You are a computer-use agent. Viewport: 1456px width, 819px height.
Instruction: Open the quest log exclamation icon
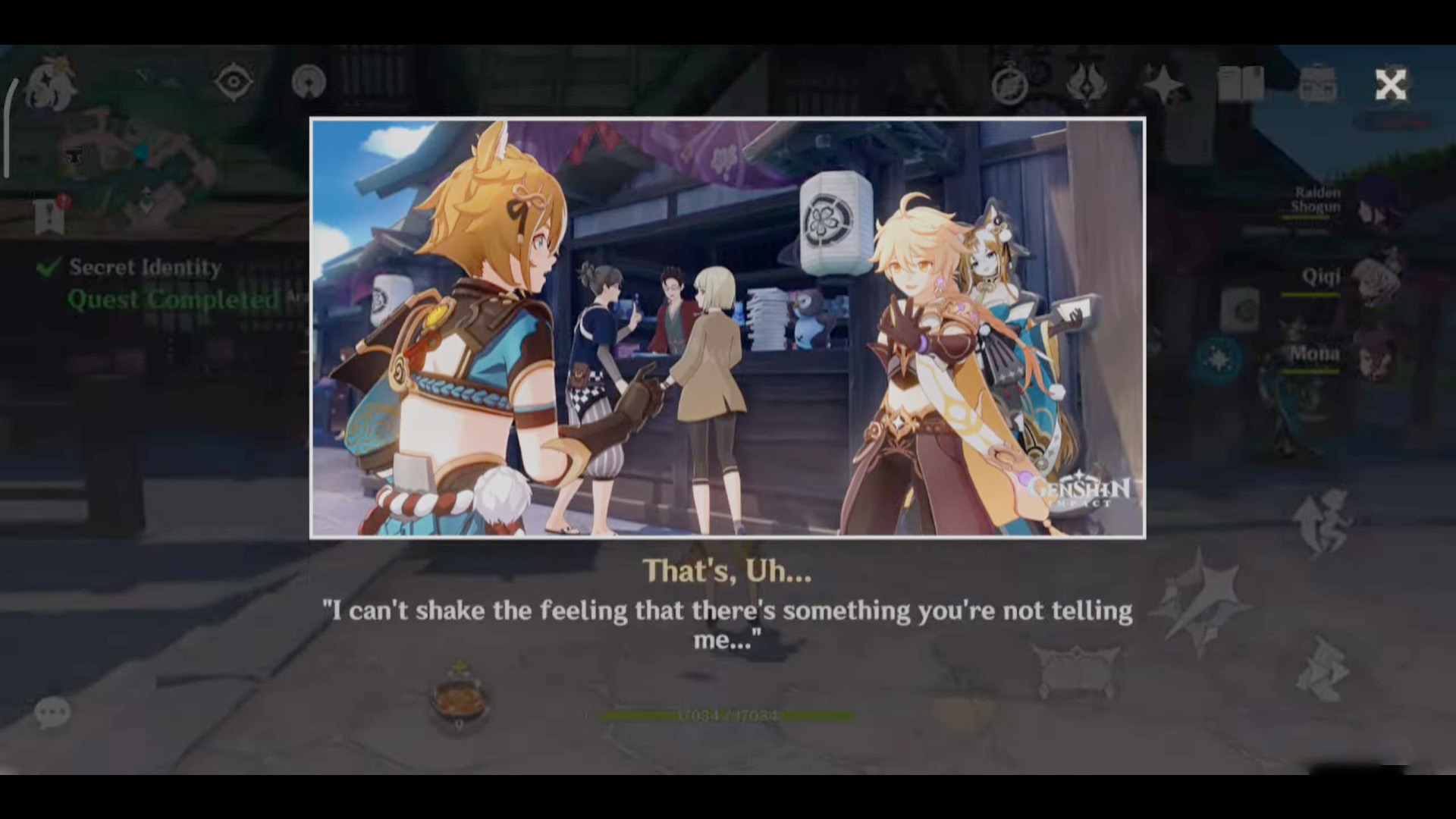tap(50, 215)
